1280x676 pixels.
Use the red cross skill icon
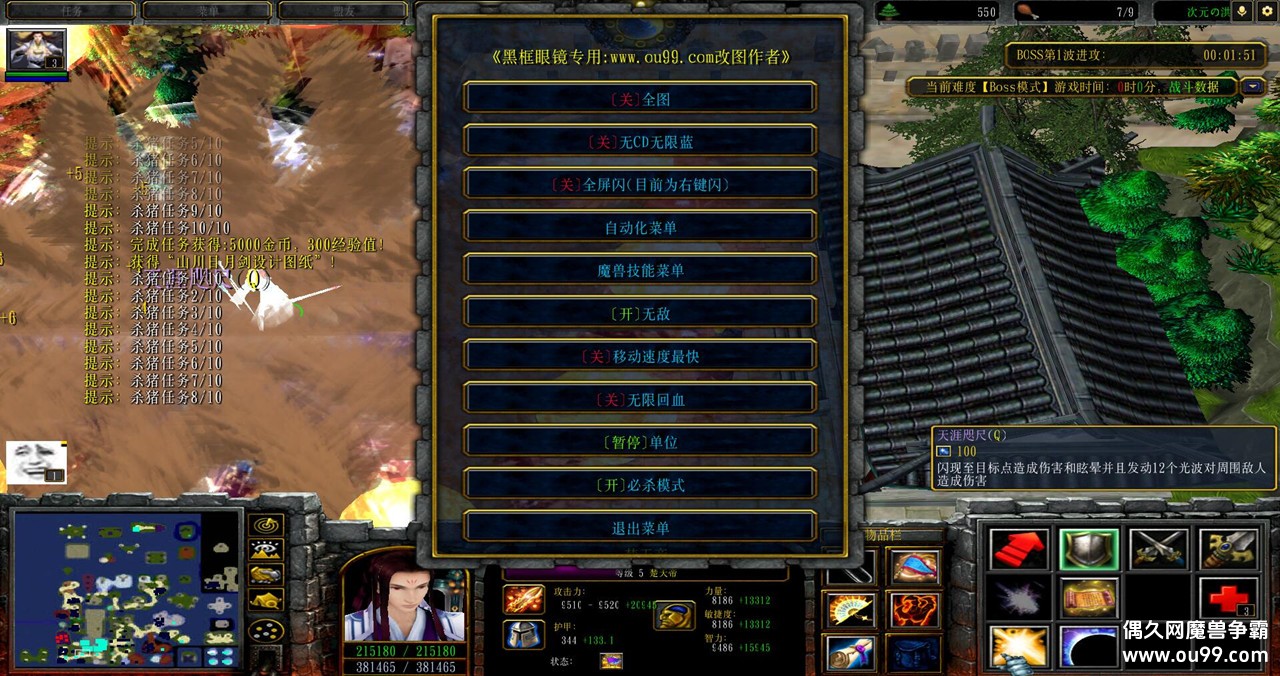1227,598
